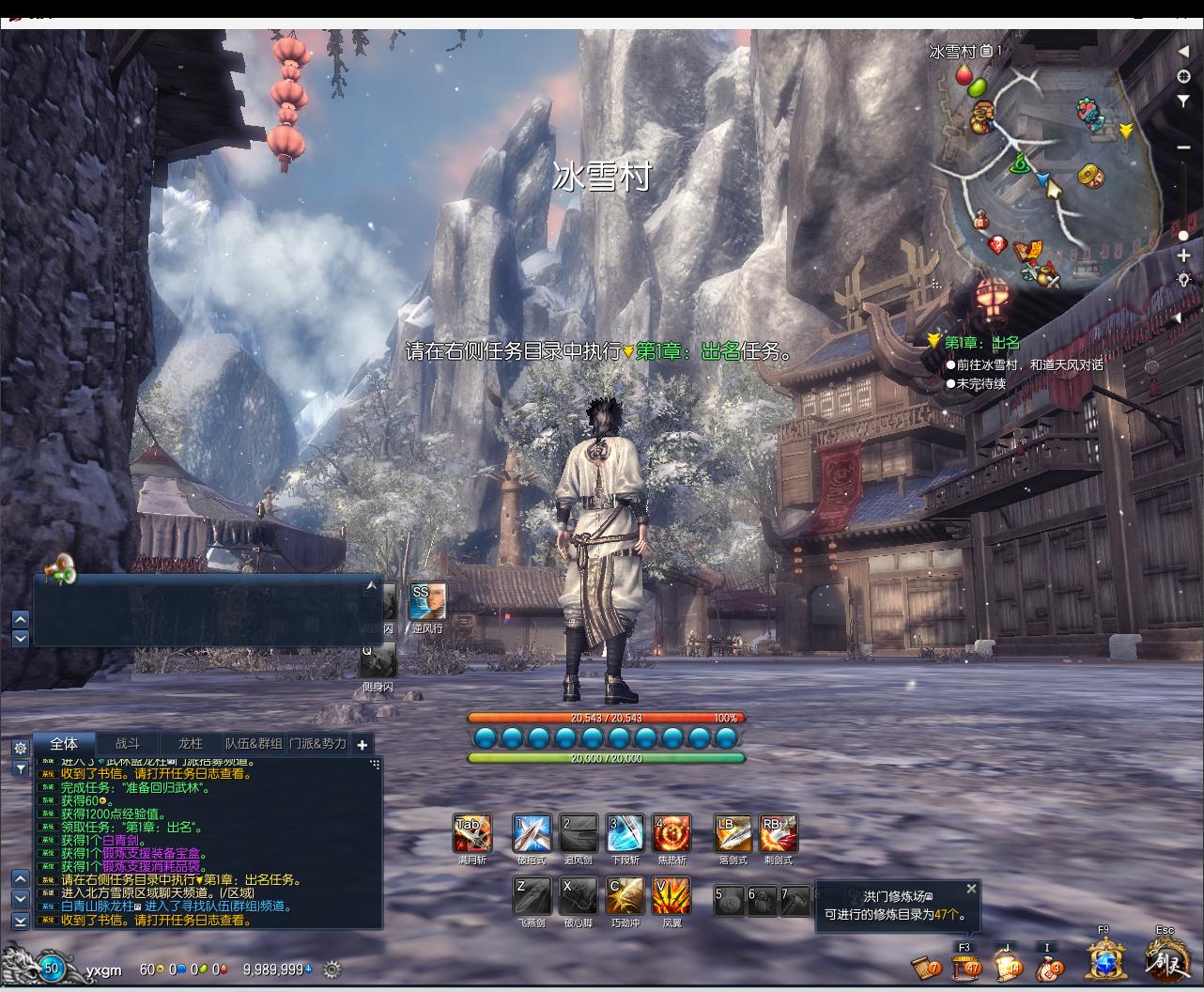This screenshot has width=1204, height=992.
Task: Select the 队伍&群组 chat tab
Action: pyautogui.click(x=254, y=744)
